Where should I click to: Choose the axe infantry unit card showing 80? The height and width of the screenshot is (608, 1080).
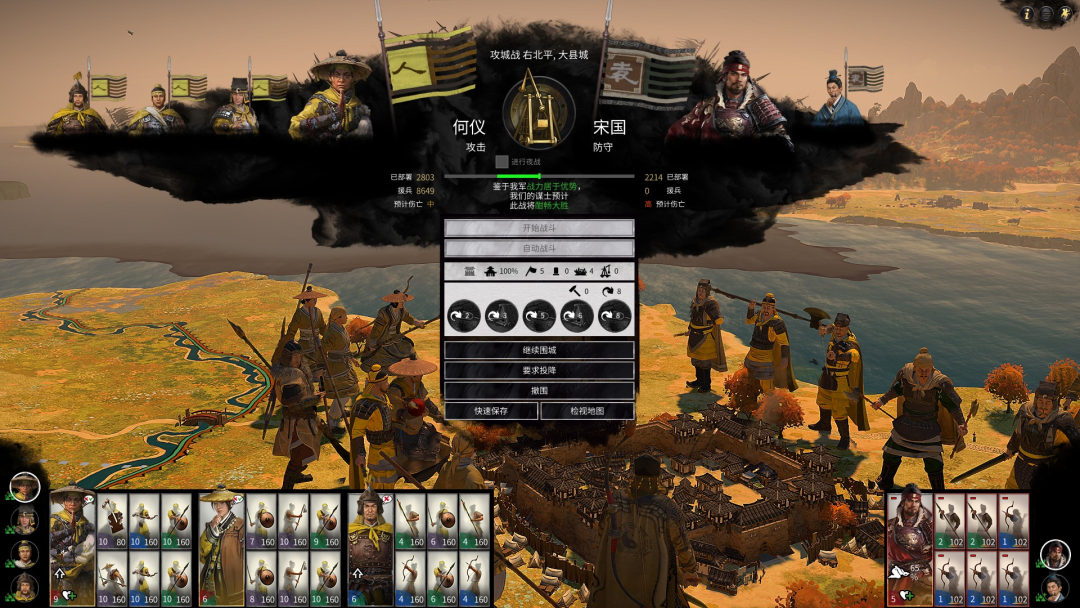click(112, 521)
